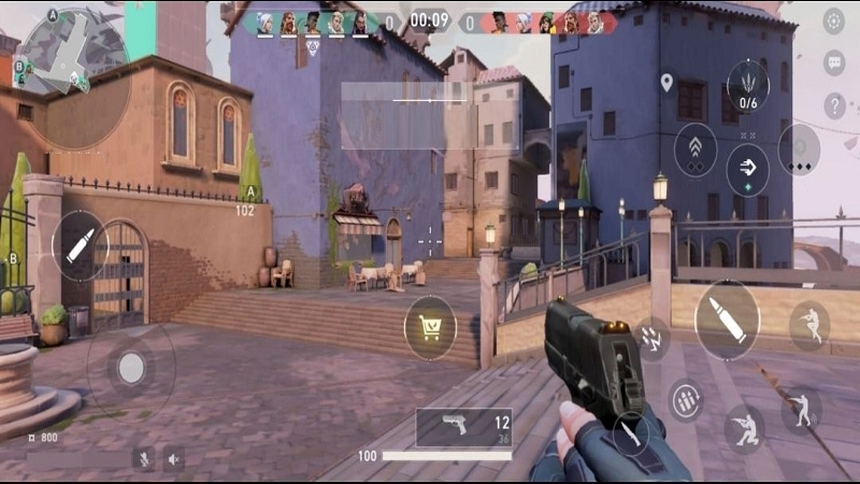
Task: Tap the map location pin marker
Action: 667,83
